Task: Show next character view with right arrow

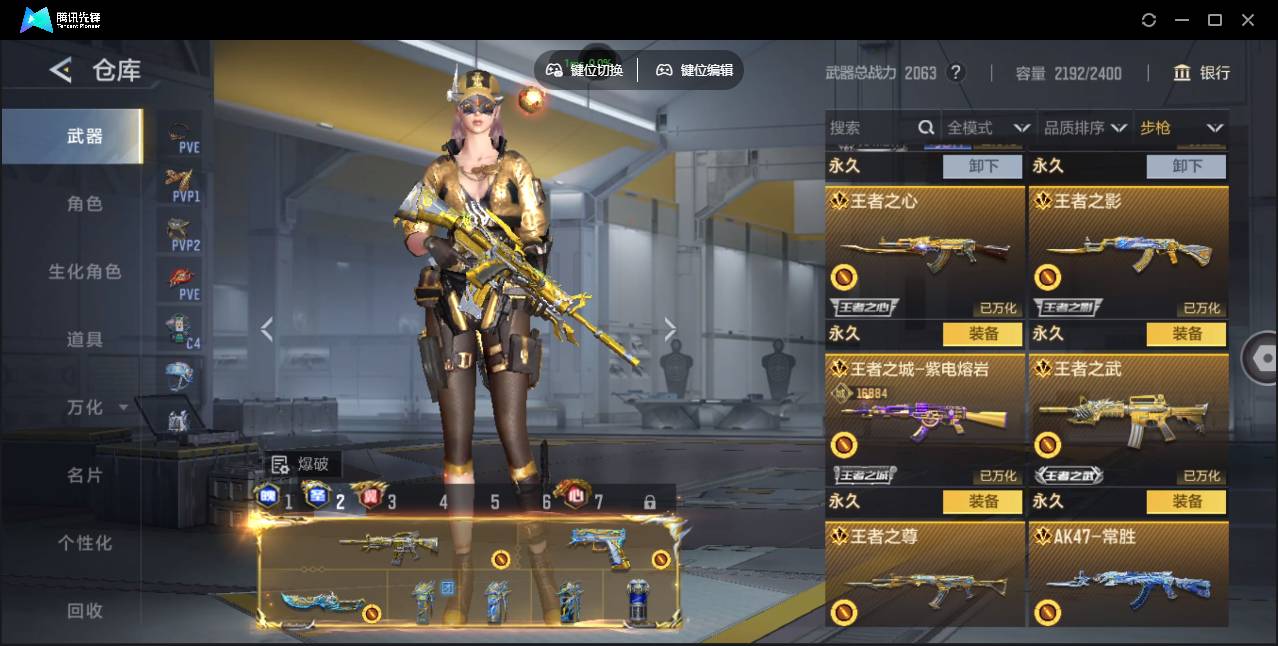Action: click(x=670, y=329)
